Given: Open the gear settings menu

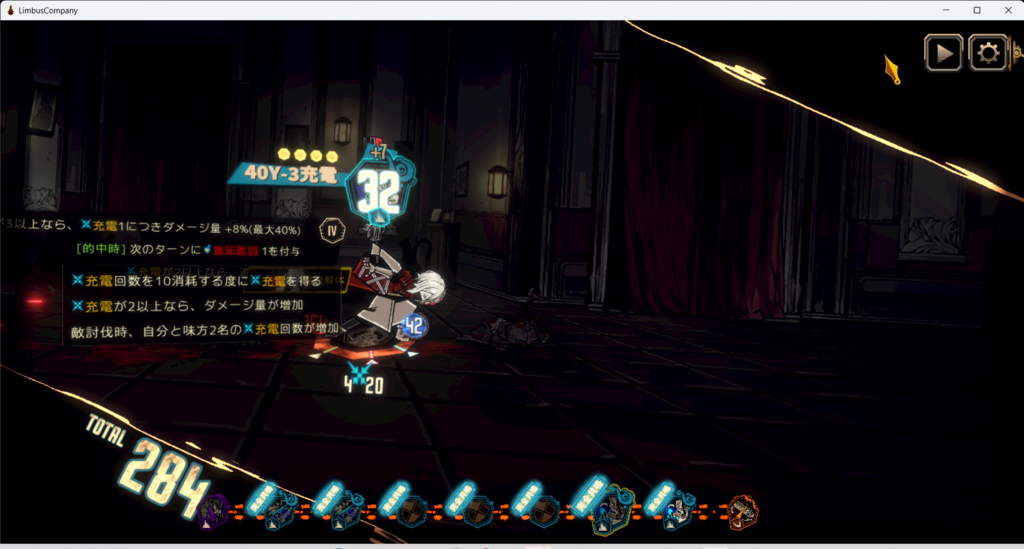Looking at the screenshot, I should tap(988, 52).
